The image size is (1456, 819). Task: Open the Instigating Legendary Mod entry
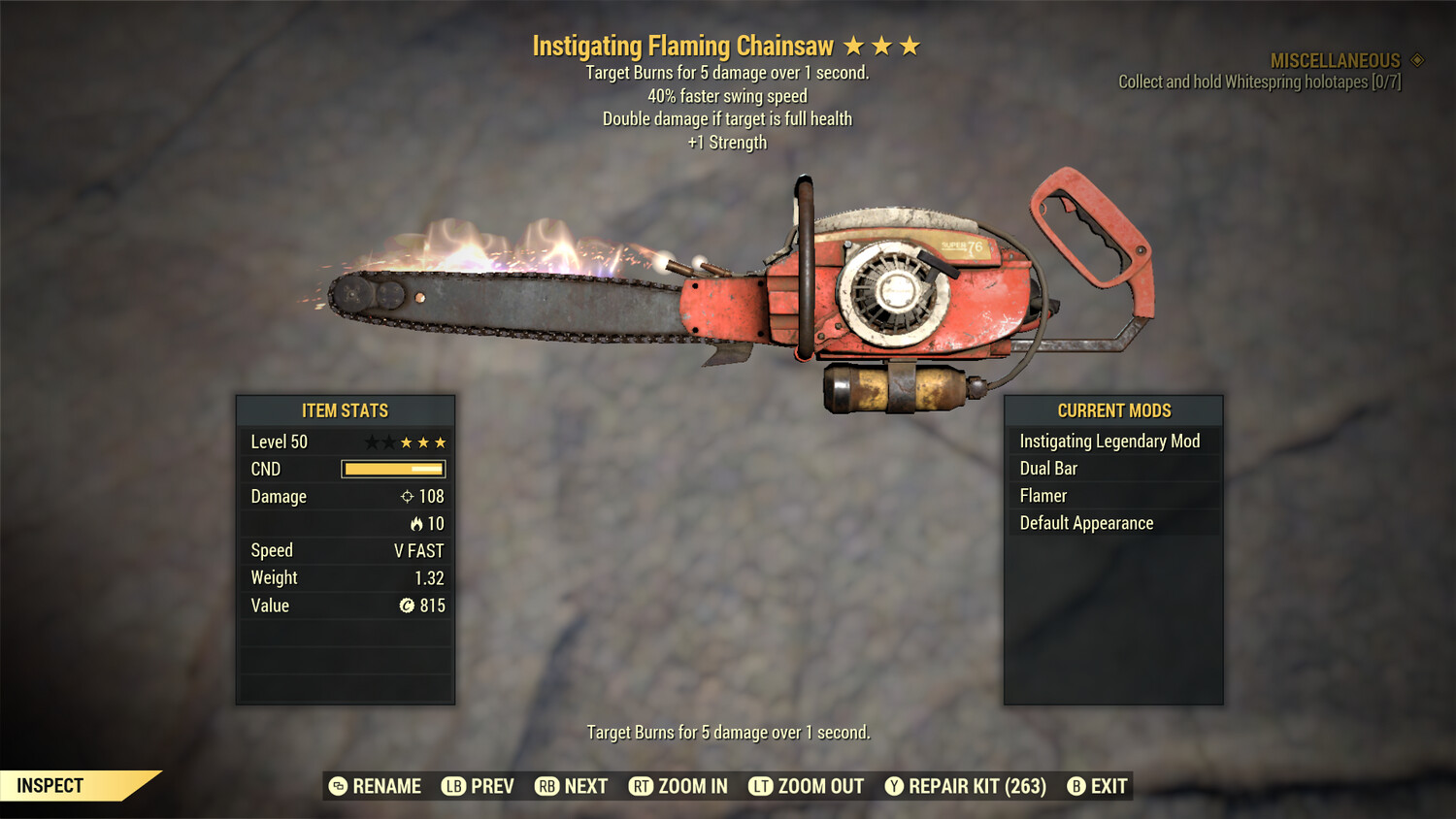(1109, 441)
